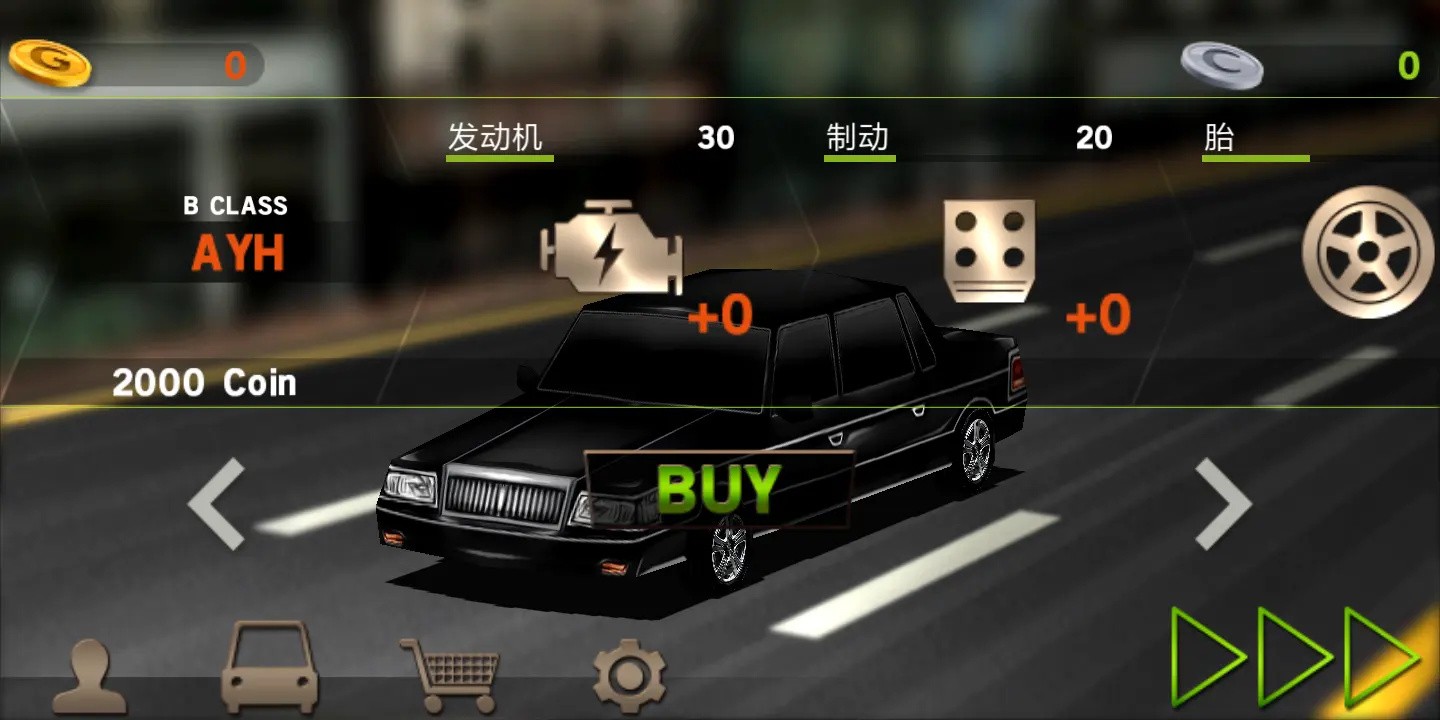Upgrade the brakes with the brake pedal icon

coord(989,250)
